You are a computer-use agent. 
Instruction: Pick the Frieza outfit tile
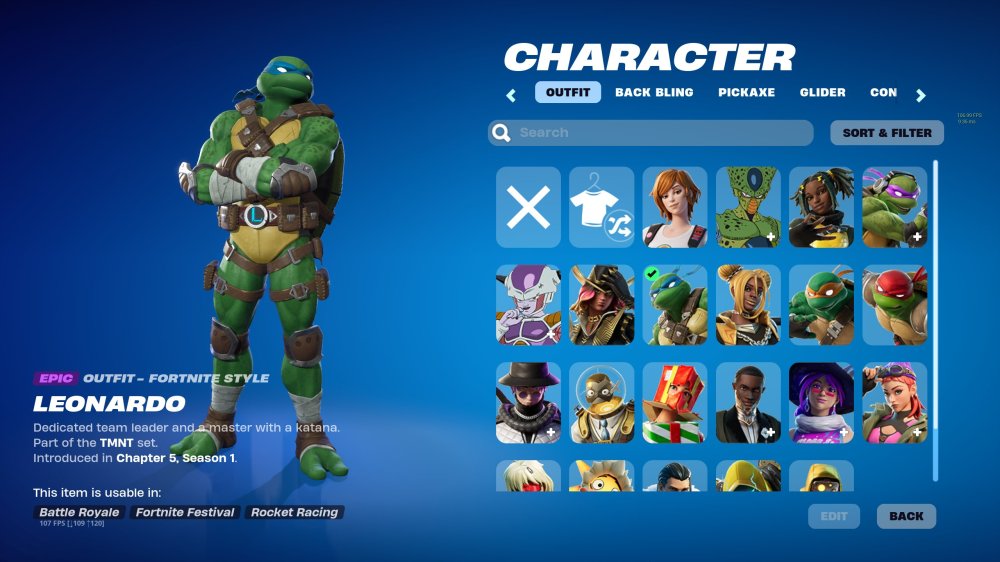point(529,305)
